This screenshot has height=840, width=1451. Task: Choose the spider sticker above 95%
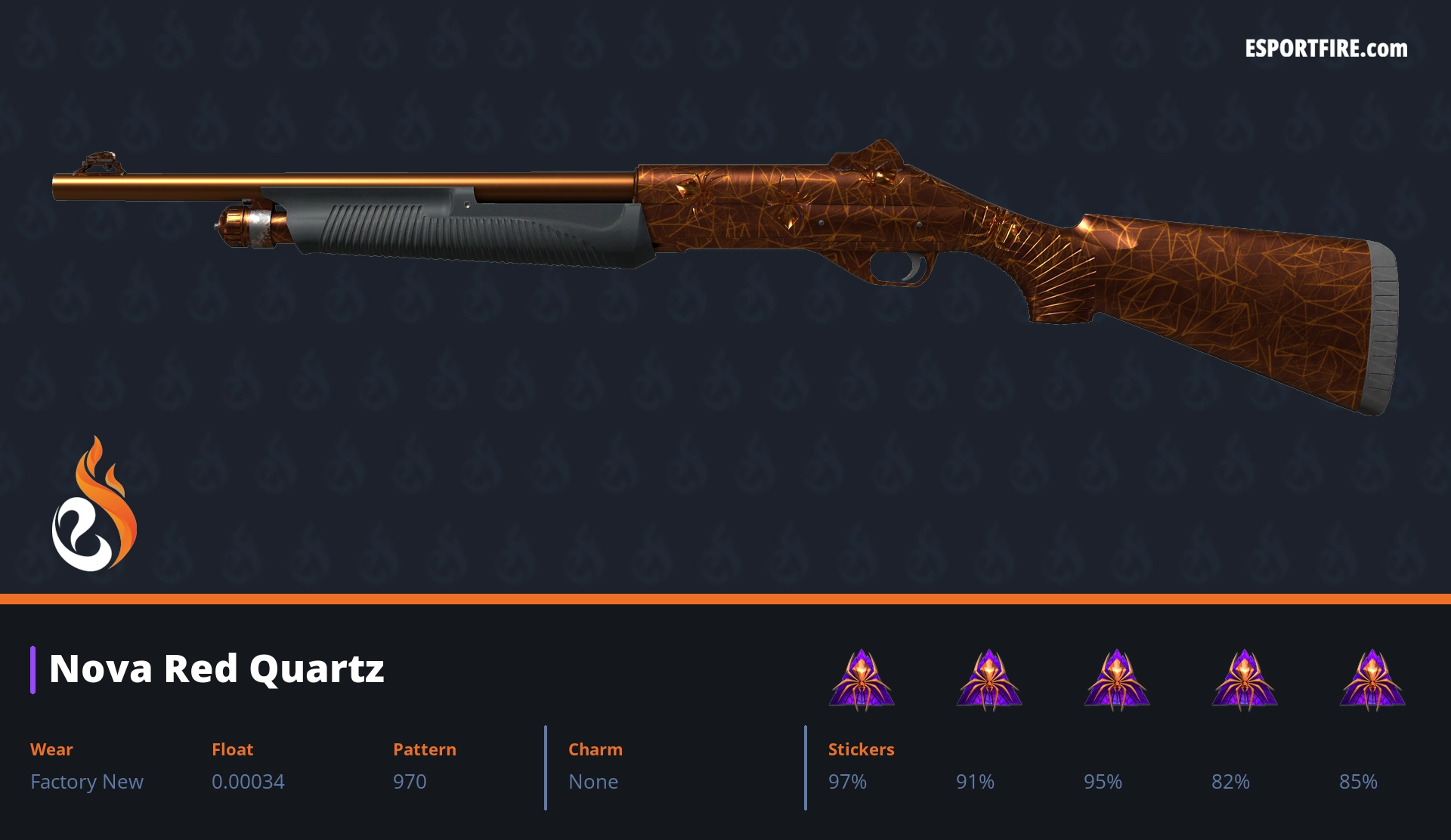(x=1117, y=679)
